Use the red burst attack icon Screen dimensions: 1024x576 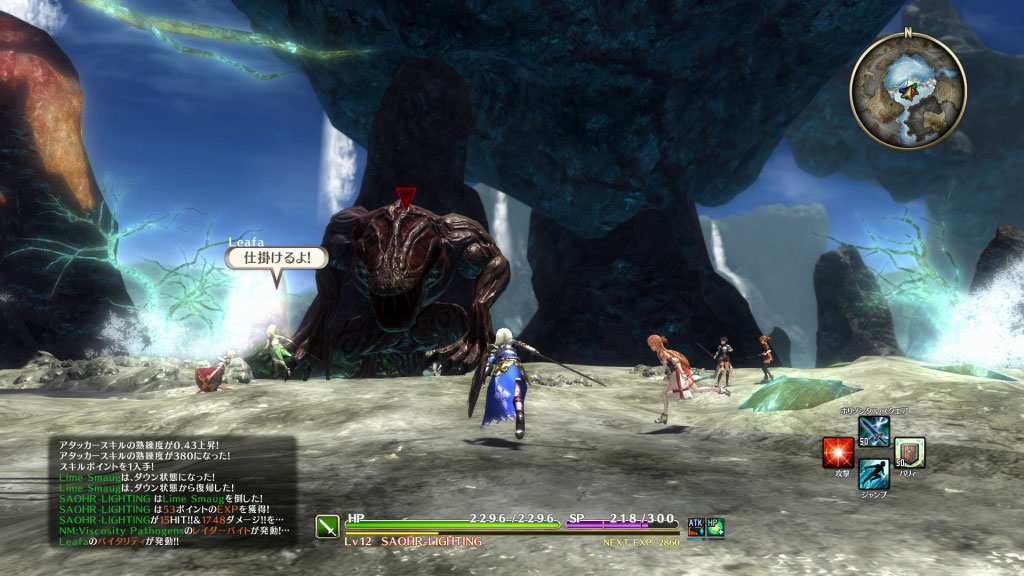[837, 453]
